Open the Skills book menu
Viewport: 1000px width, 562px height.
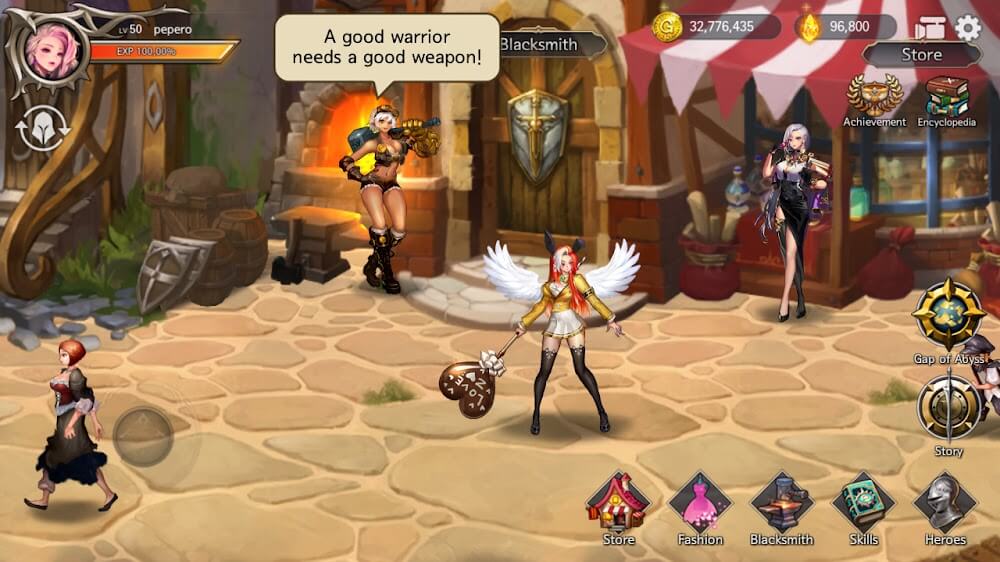pos(863,503)
